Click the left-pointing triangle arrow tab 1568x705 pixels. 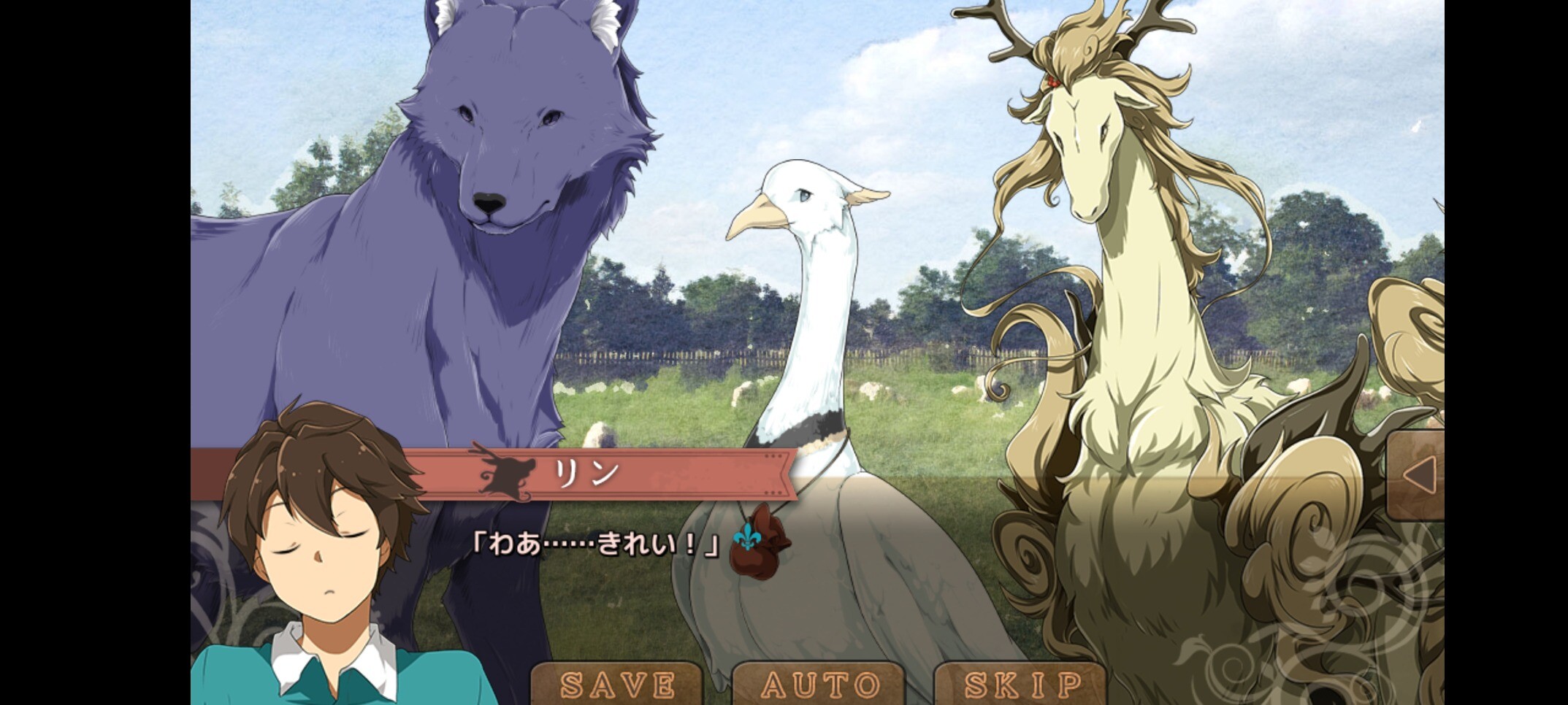[1418, 476]
